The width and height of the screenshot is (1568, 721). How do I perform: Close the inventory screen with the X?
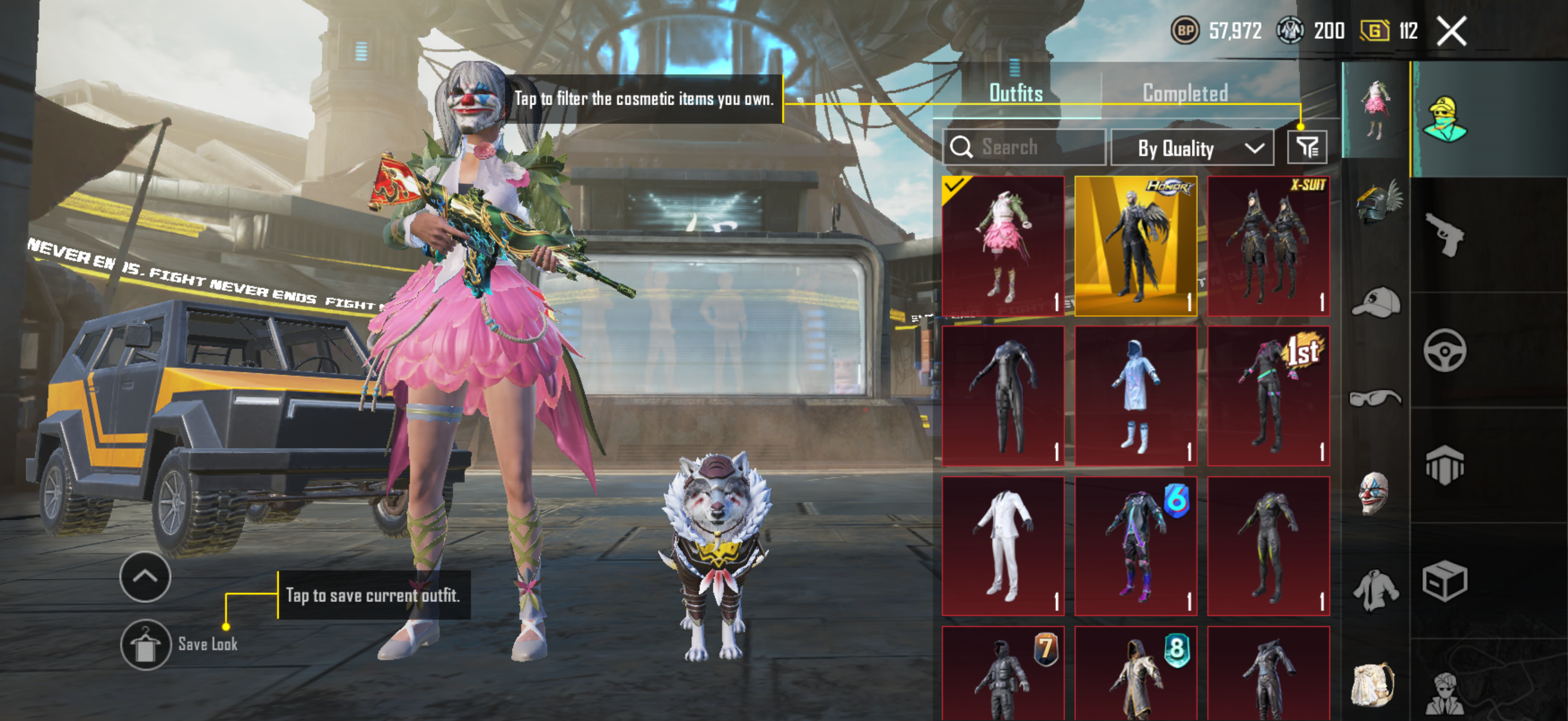[1451, 30]
